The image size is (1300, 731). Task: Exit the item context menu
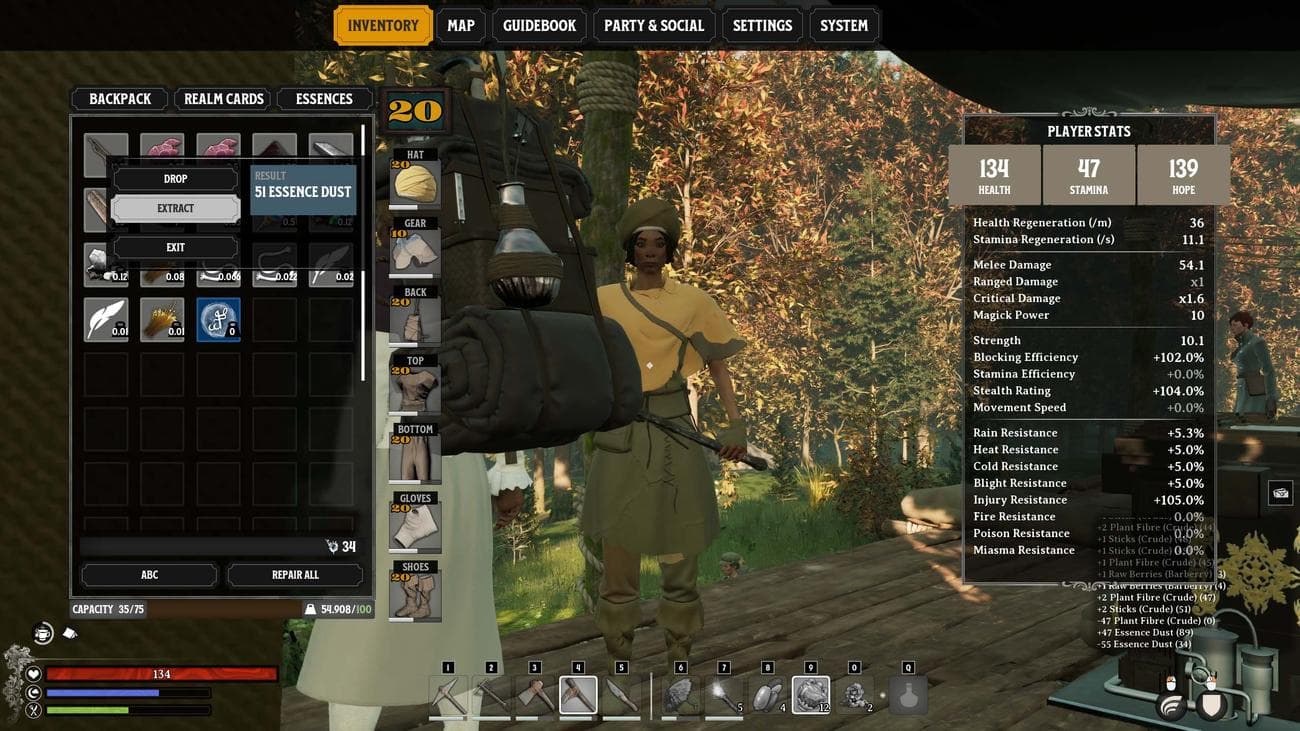pos(175,247)
